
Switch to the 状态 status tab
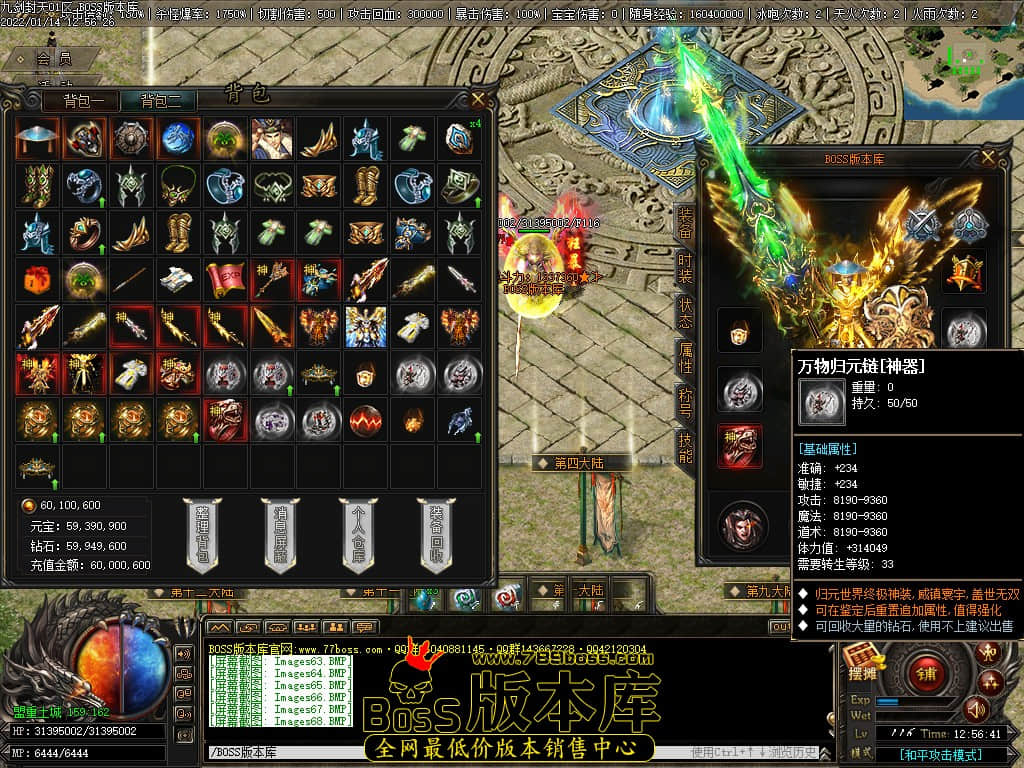pos(685,315)
